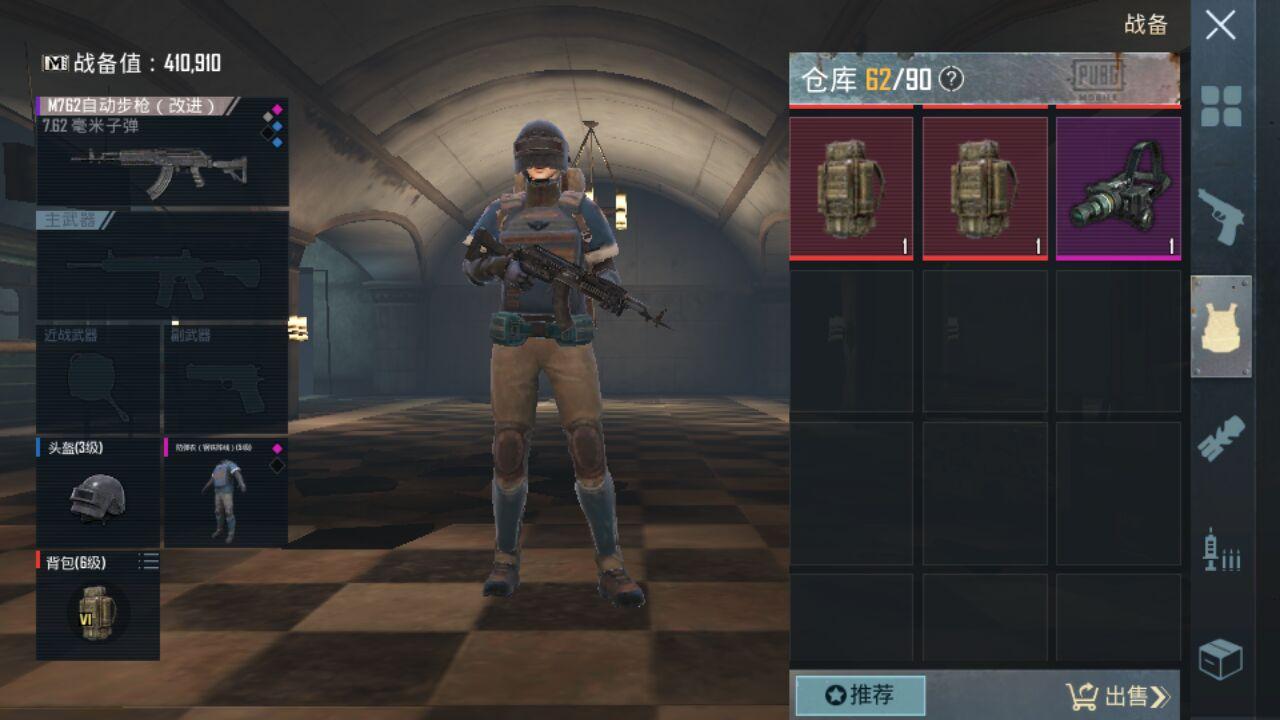Select the armor vest category tab

click(1221, 327)
